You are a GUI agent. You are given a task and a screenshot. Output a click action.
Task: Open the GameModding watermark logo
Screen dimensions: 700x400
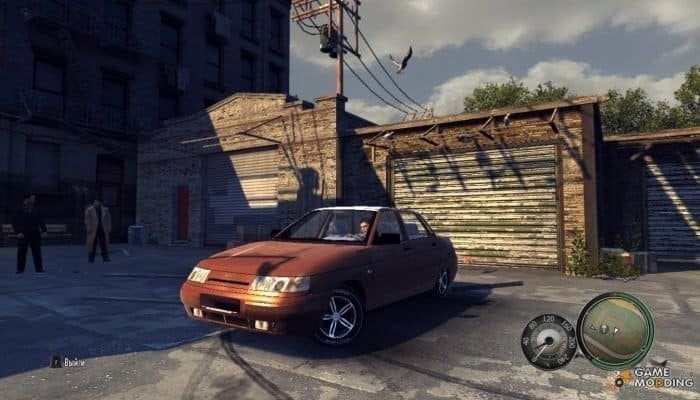point(655,378)
